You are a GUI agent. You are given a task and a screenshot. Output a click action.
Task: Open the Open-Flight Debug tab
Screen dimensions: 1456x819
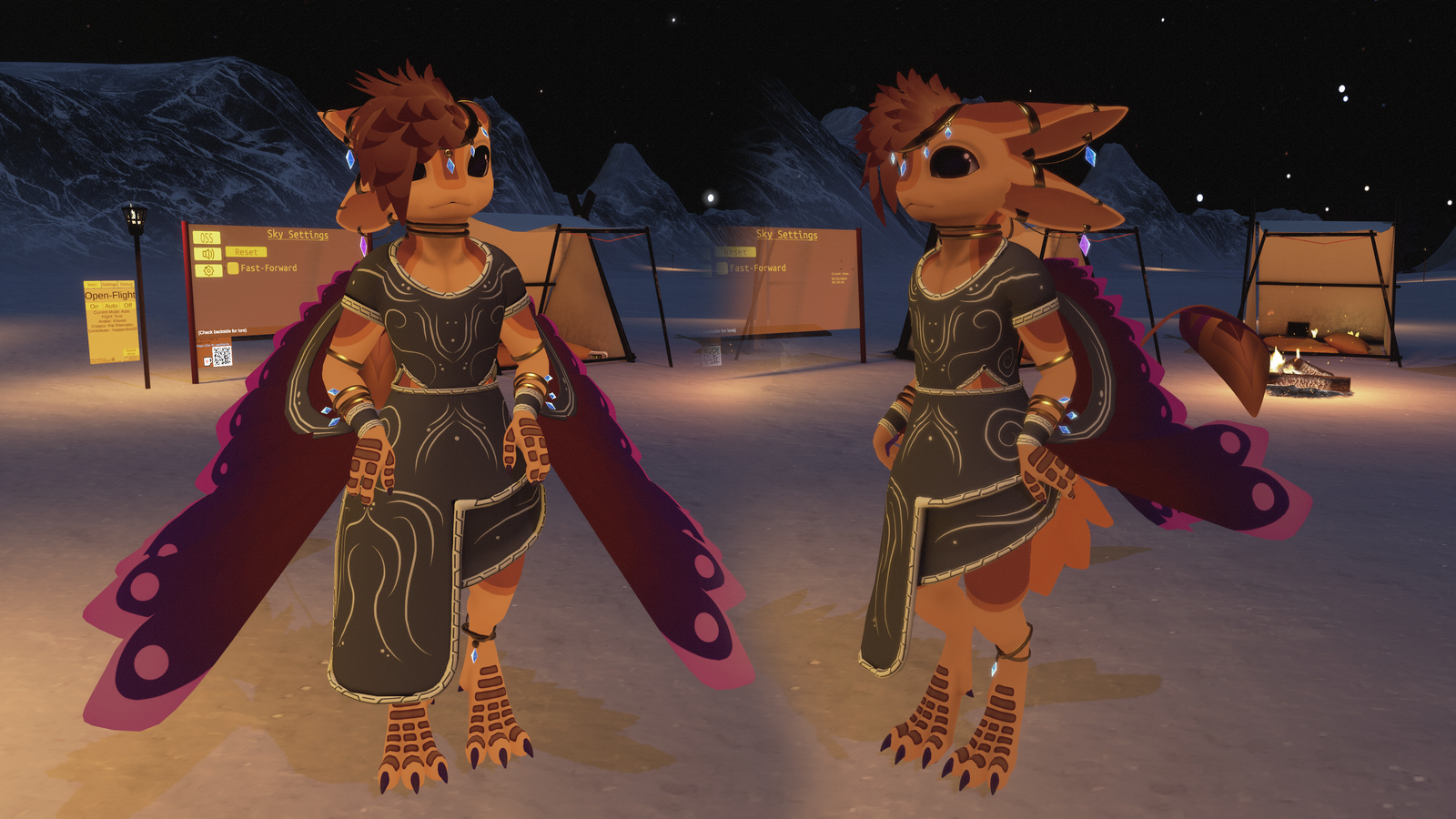[126, 285]
